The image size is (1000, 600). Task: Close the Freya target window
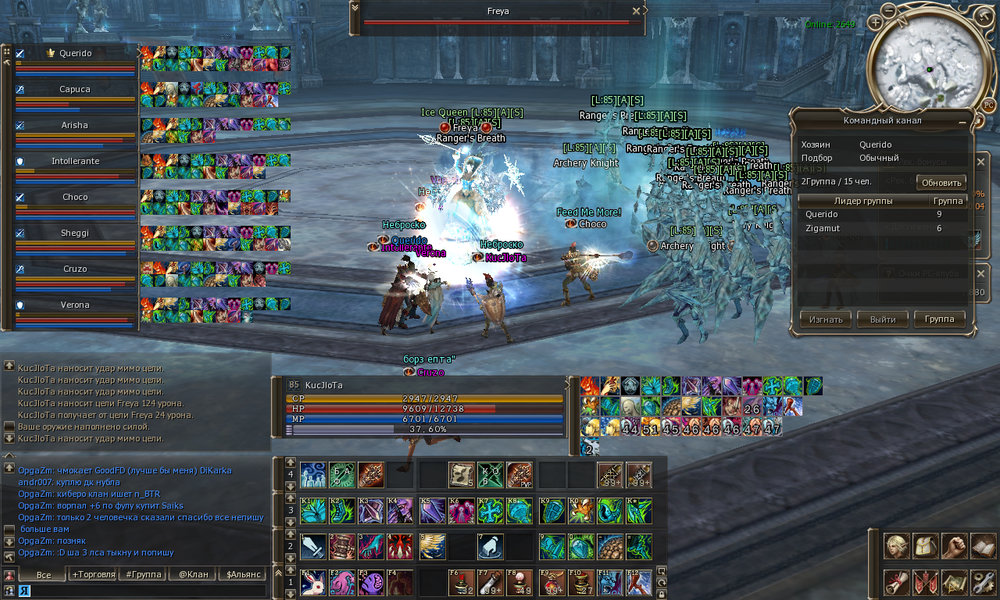point(636,11)
